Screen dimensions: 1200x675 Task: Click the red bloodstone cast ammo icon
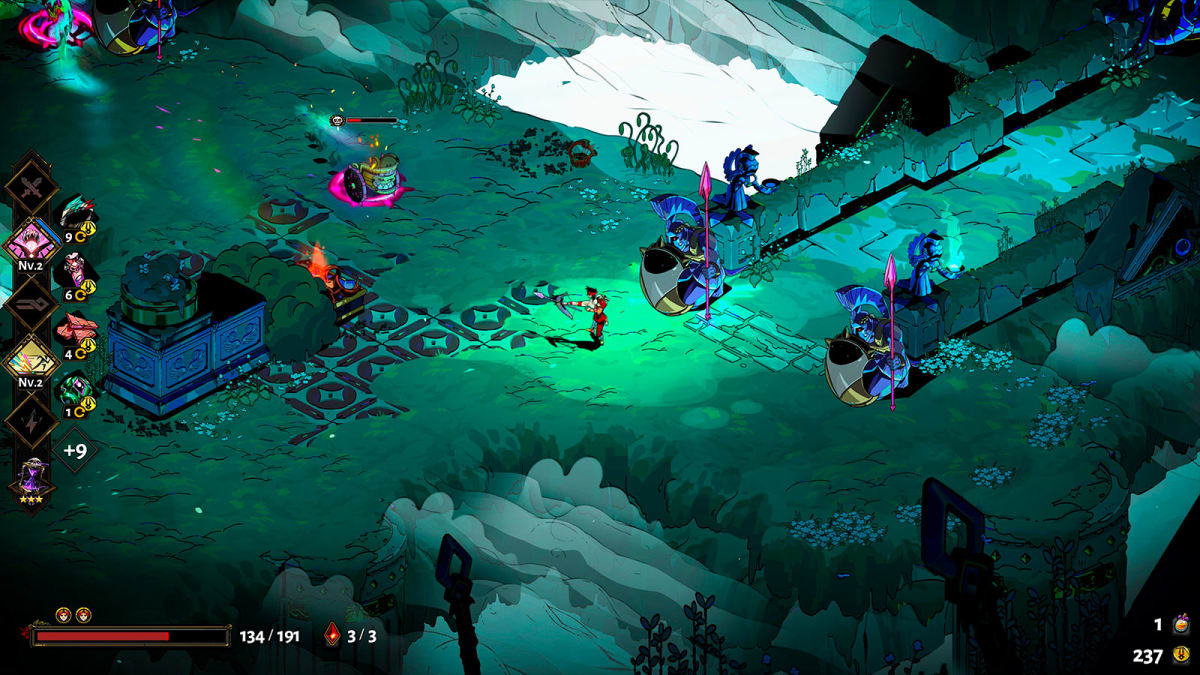click(333, 634)
